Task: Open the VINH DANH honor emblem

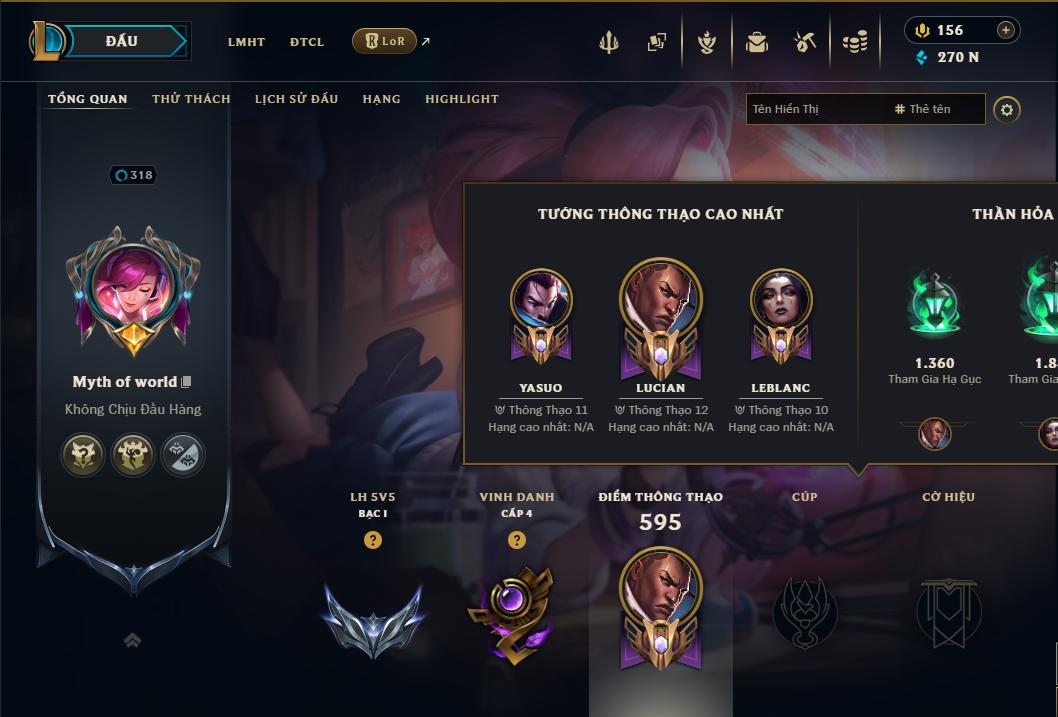Action: pos(516,612)
